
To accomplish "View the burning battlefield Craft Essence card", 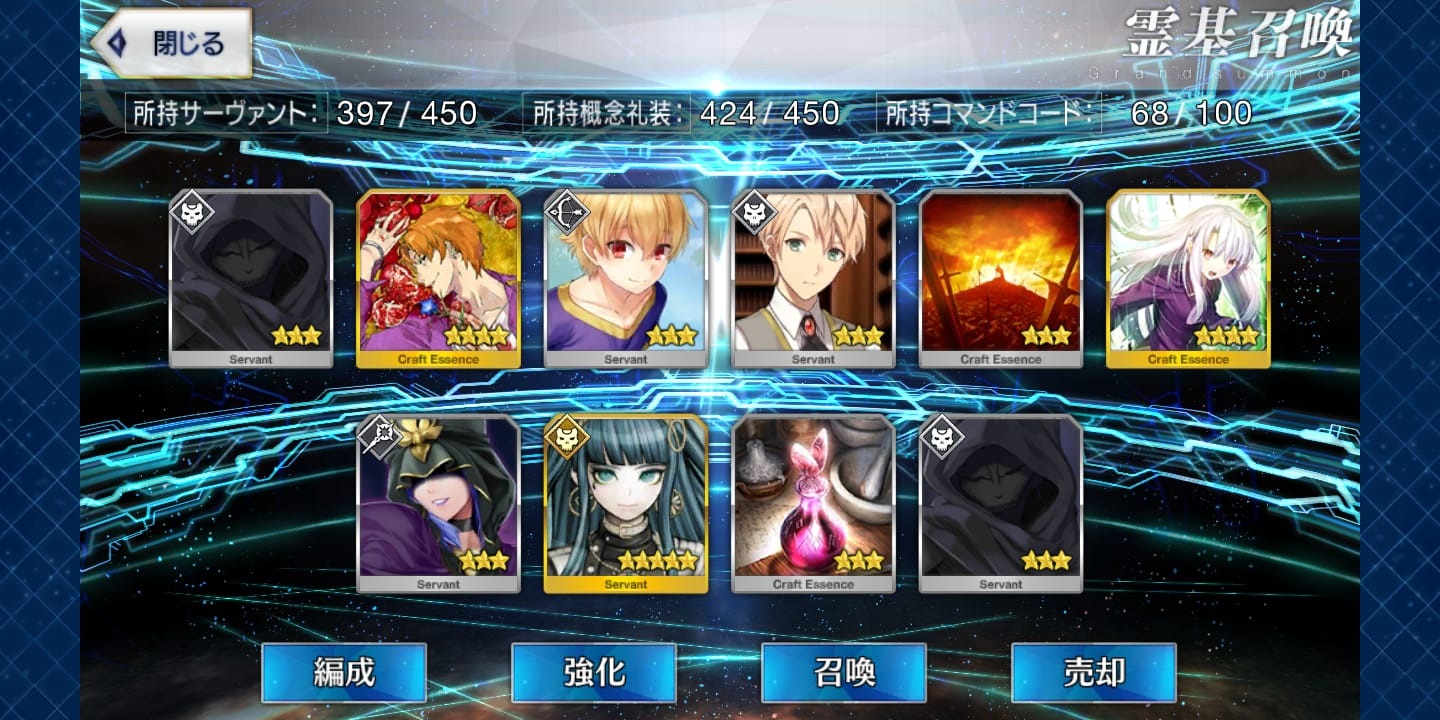I will (1000, 278).
